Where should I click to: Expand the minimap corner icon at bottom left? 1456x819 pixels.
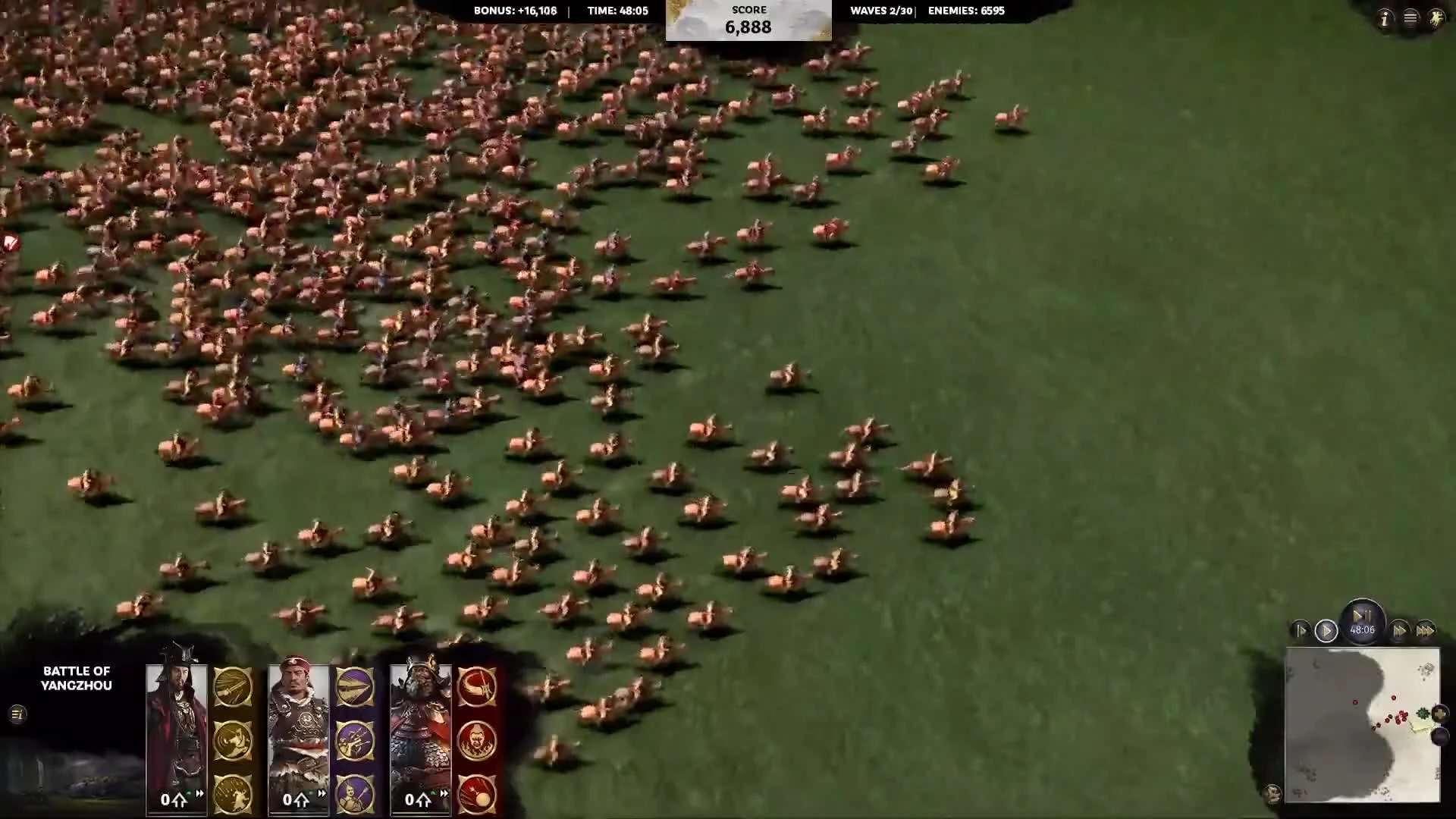coord(1272,793)
